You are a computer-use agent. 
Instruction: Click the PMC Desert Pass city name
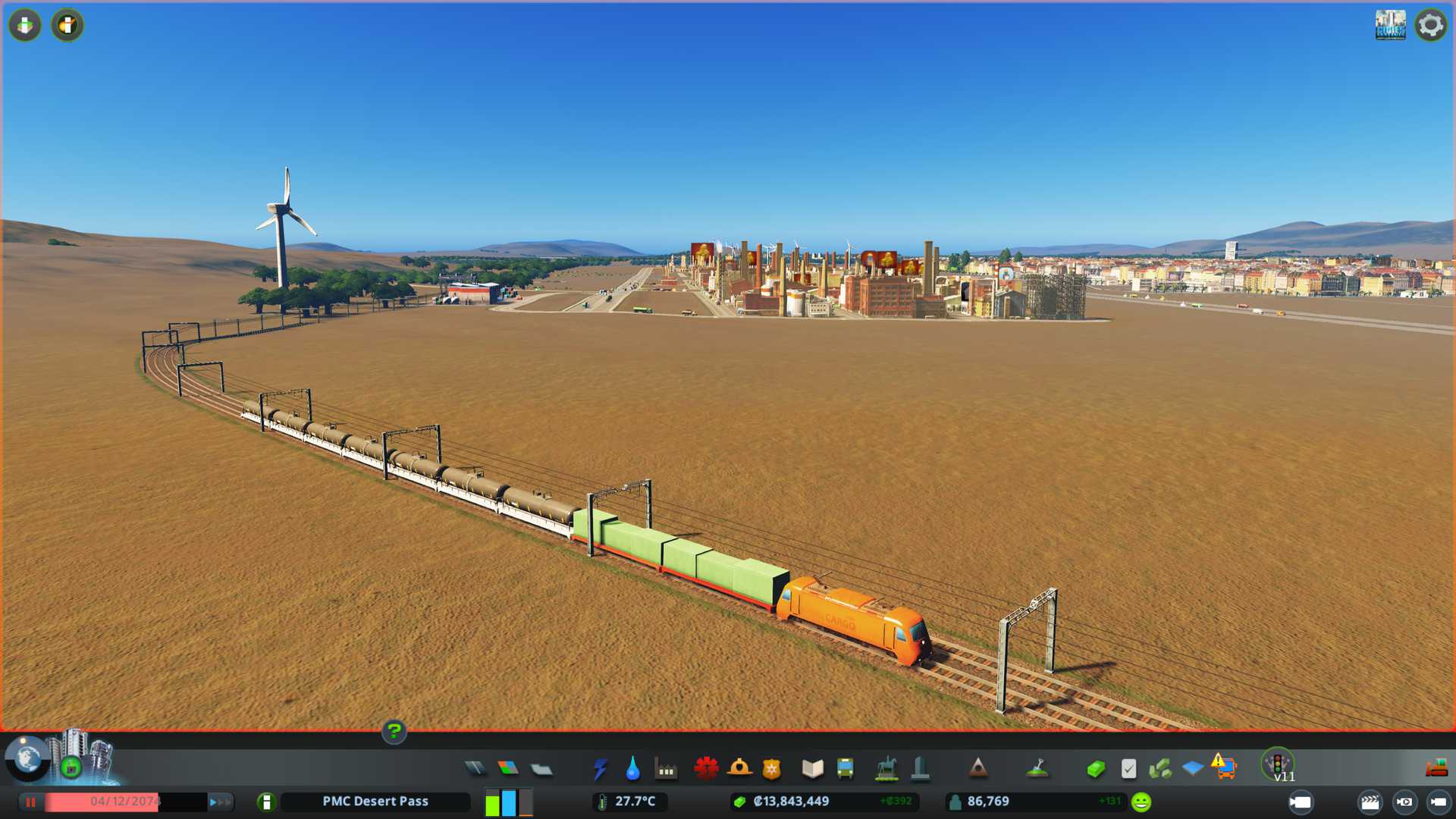click(375, 802)
